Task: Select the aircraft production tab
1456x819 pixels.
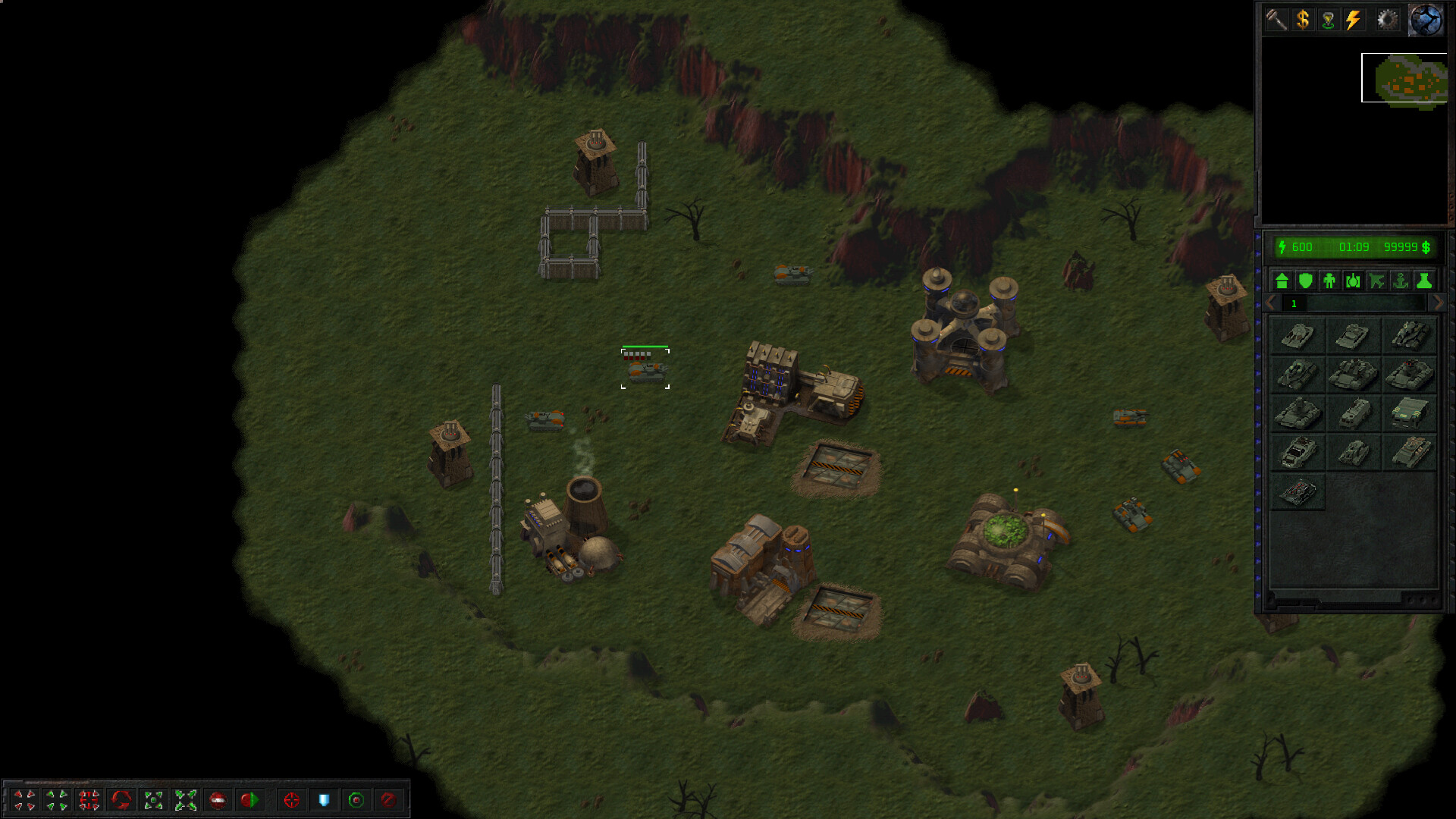Action: [1377, 281]
